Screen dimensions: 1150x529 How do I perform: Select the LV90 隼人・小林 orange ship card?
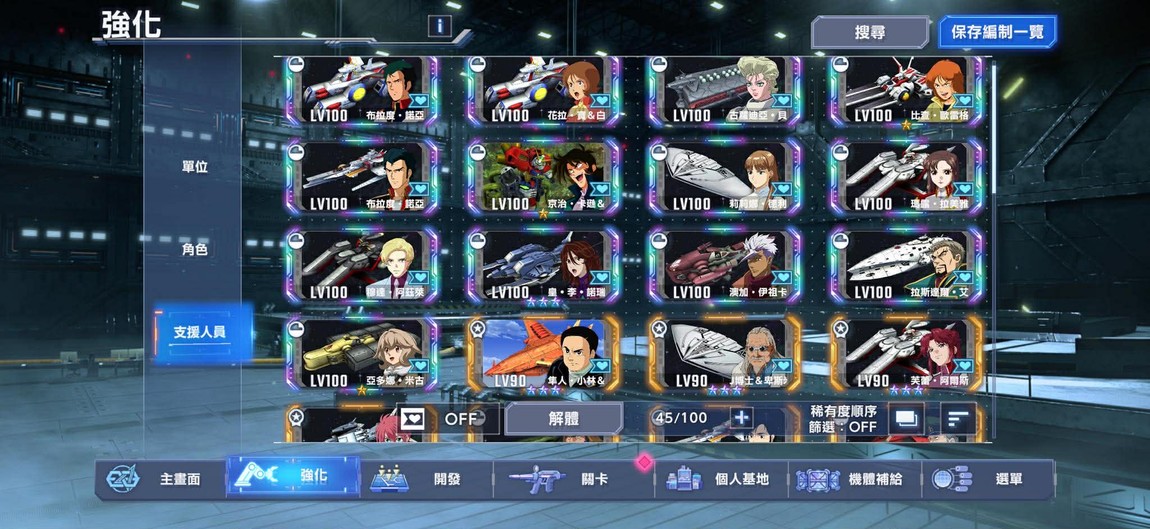point(542,354)
